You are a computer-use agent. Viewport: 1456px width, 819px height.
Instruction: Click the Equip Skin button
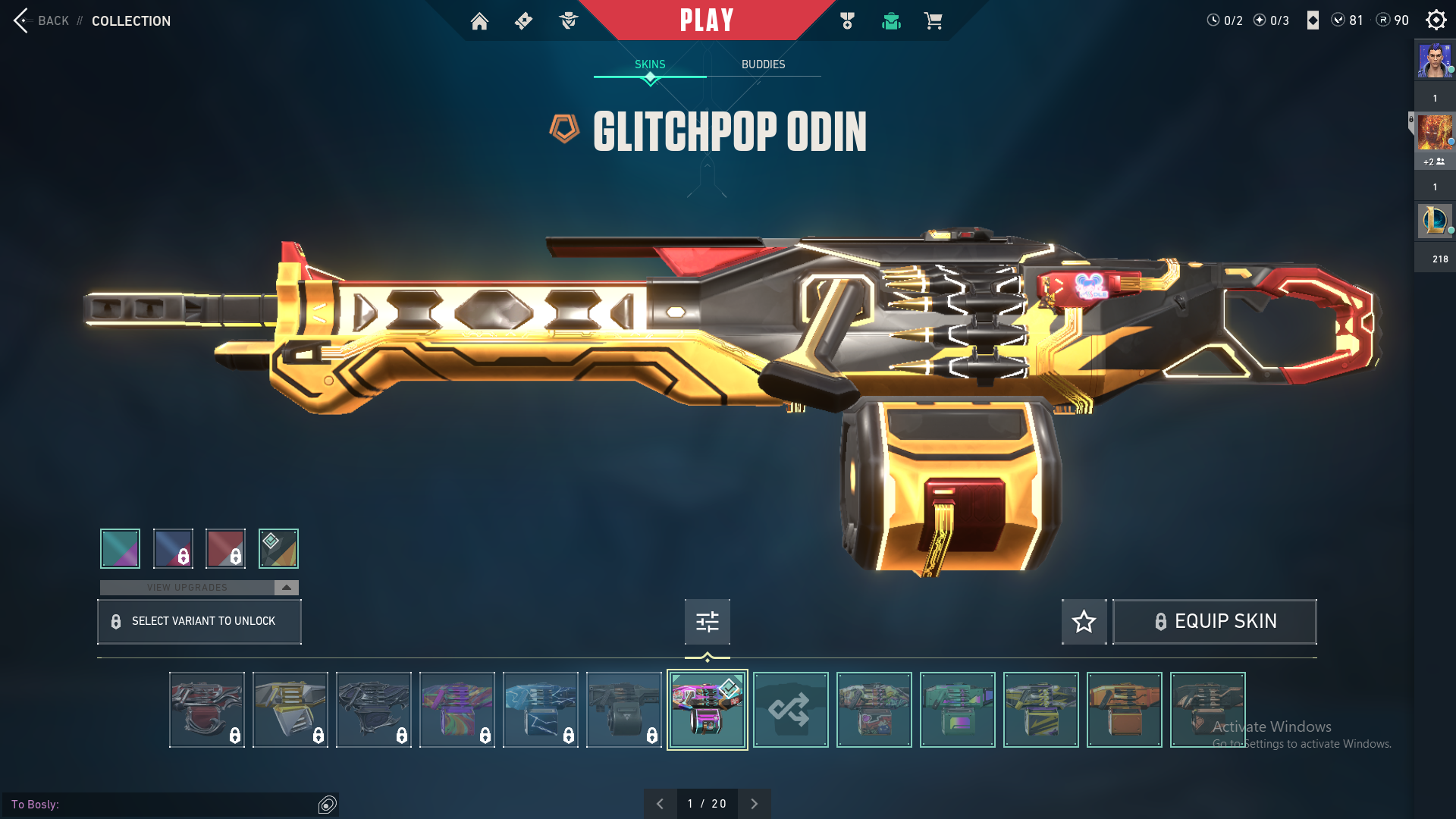click(x=1214, y=622)
